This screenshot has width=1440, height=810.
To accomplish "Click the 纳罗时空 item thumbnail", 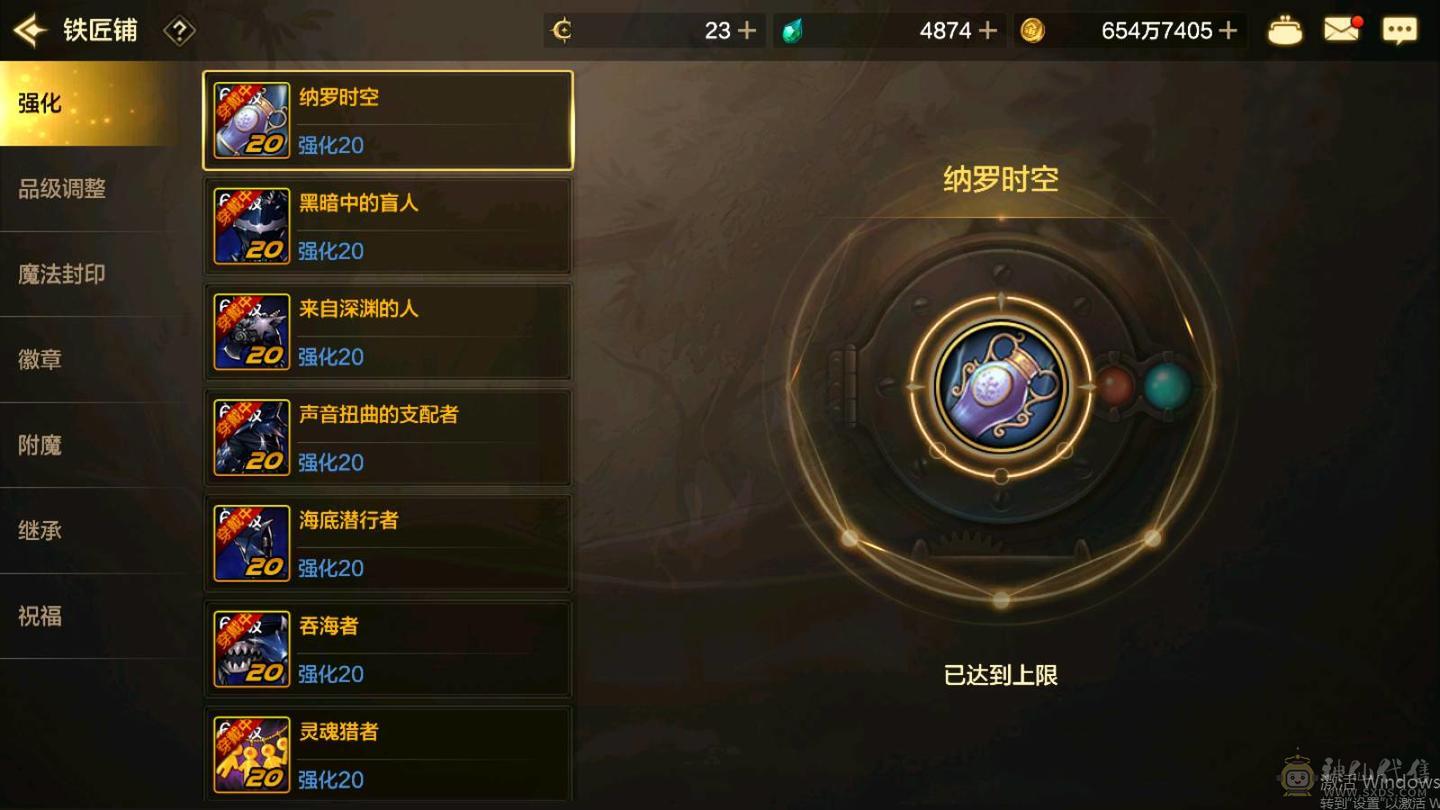I will coord(250,119).
